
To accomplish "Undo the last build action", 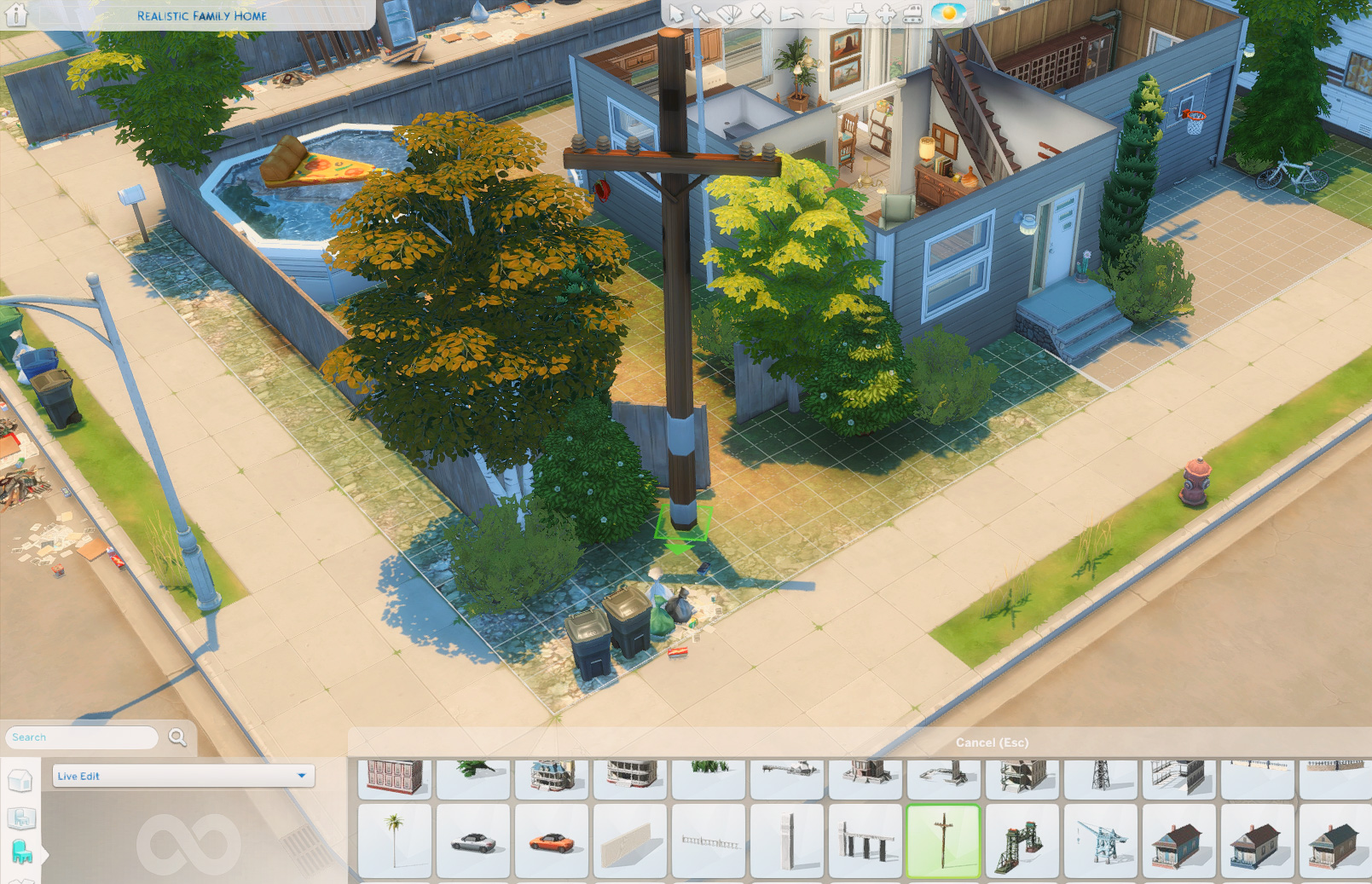I will click(x=791, y=14).
